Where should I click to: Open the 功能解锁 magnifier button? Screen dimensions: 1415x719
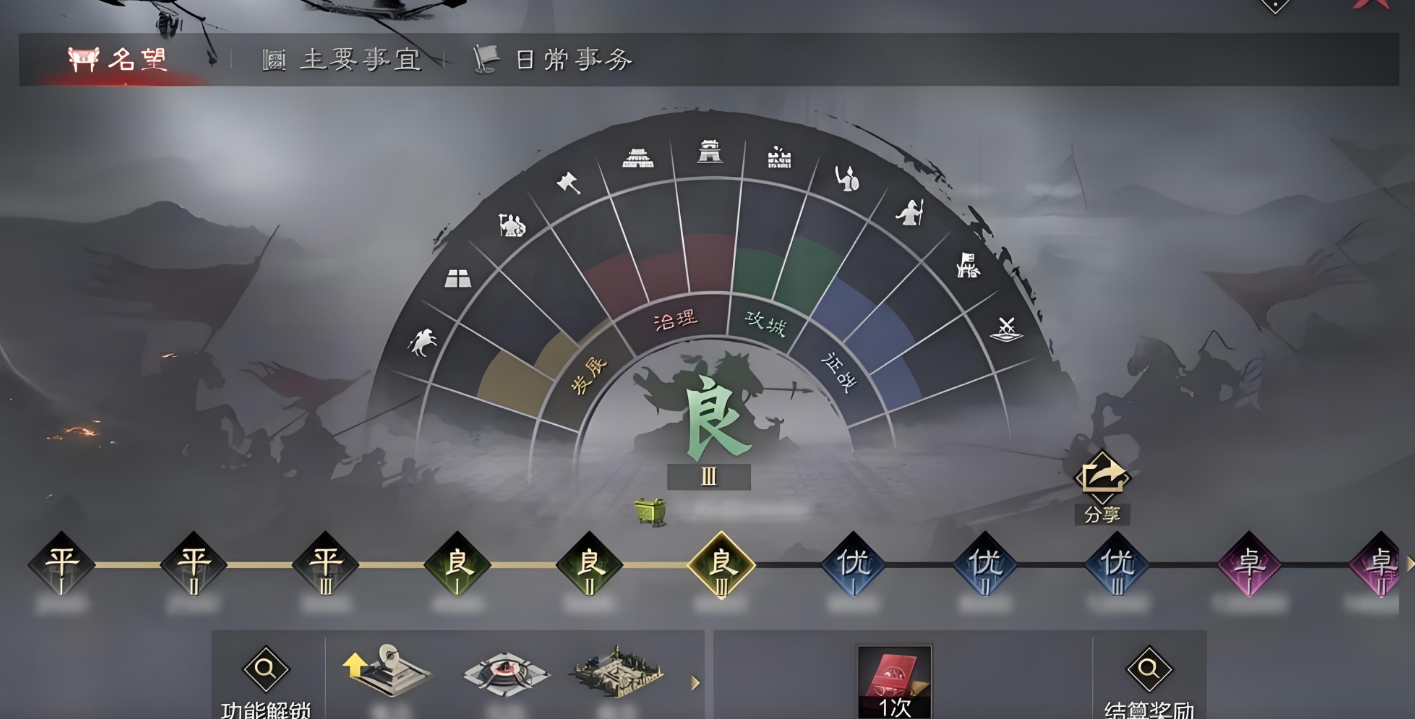[266, 670]
